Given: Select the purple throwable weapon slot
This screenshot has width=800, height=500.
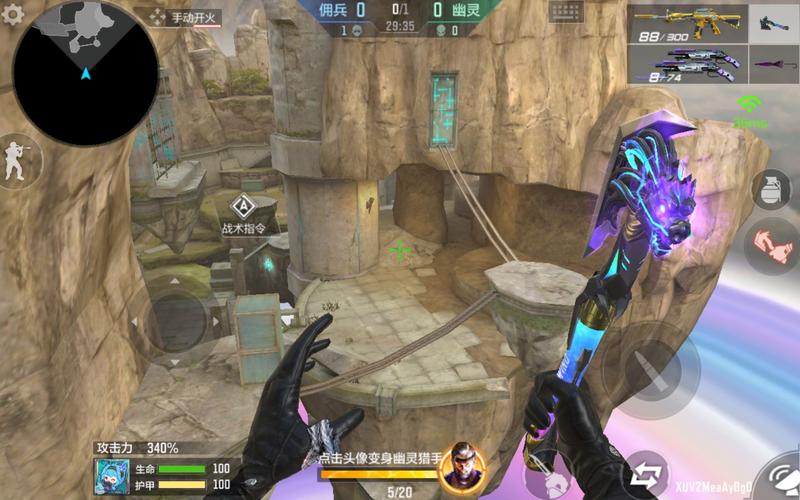Looking at the screenshot, I should point(773,63).
